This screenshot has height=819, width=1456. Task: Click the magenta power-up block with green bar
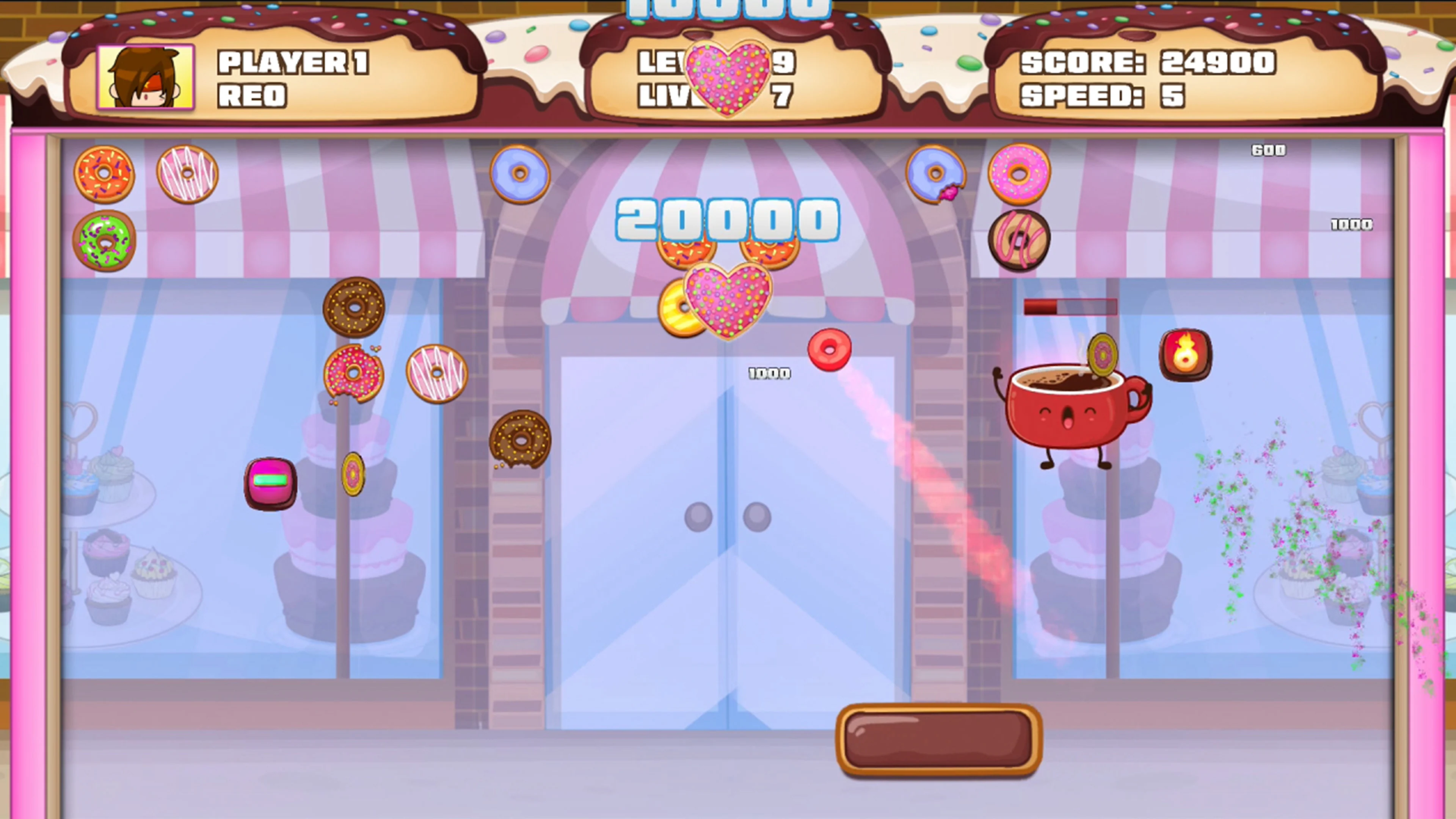(271, 482)
